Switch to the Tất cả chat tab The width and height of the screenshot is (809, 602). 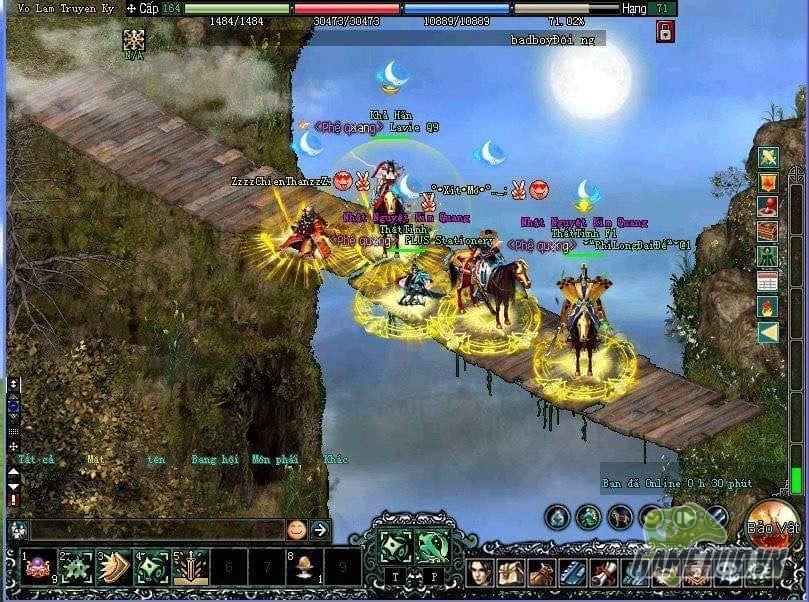click(36, 460)
